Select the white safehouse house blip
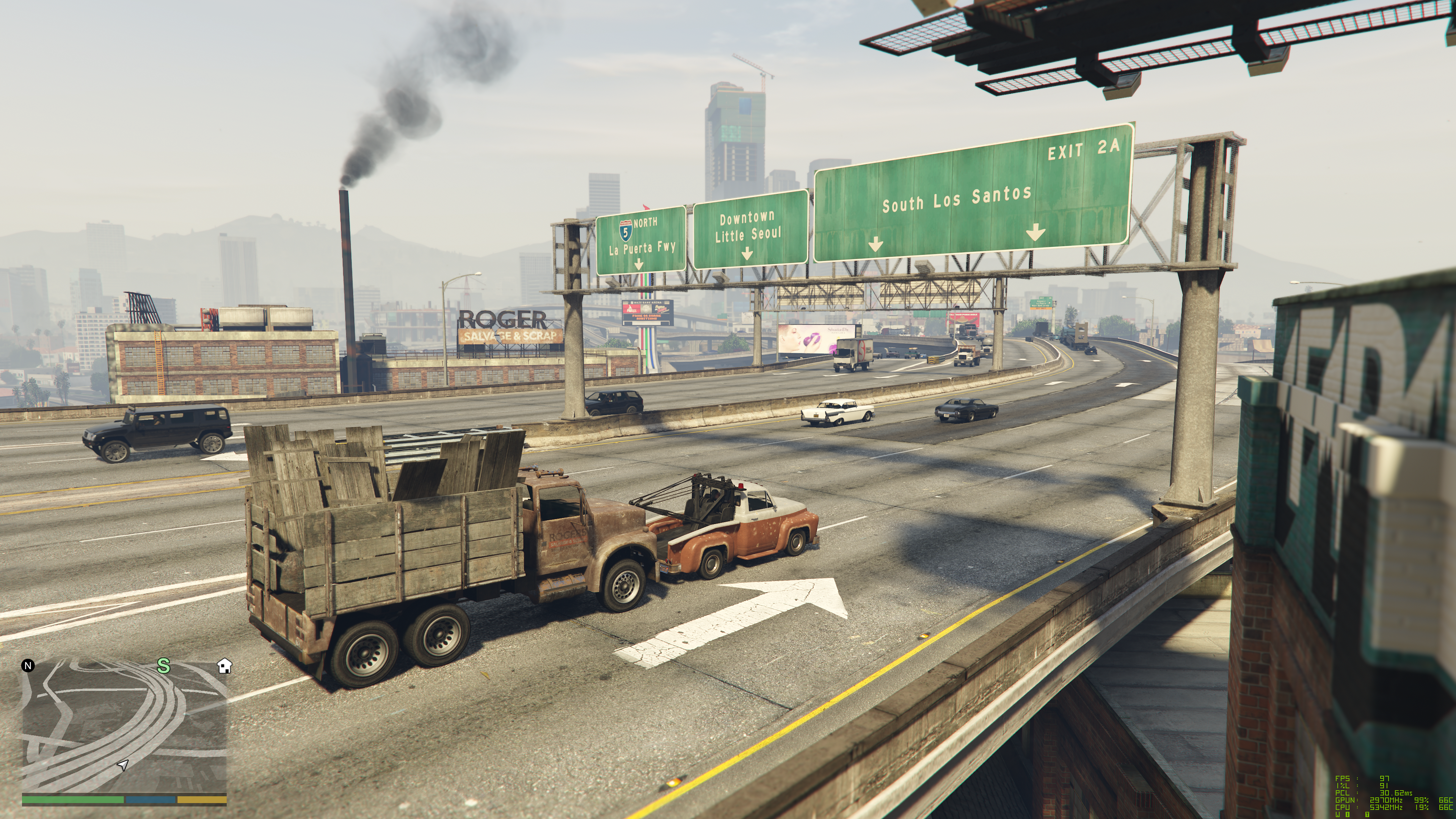The height and width of the screenshot is (819, 1456). pos(224,666)
